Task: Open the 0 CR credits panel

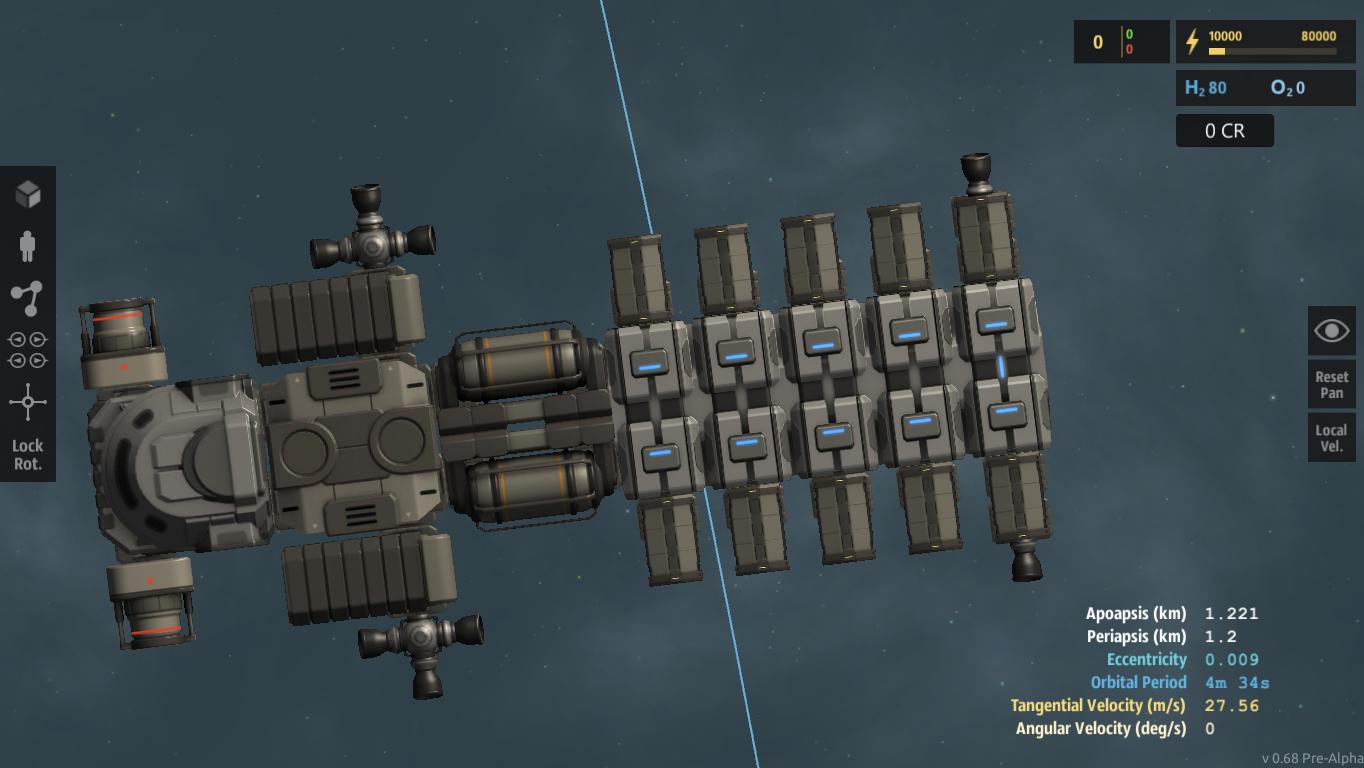Action: click(x=1224, y=131)
